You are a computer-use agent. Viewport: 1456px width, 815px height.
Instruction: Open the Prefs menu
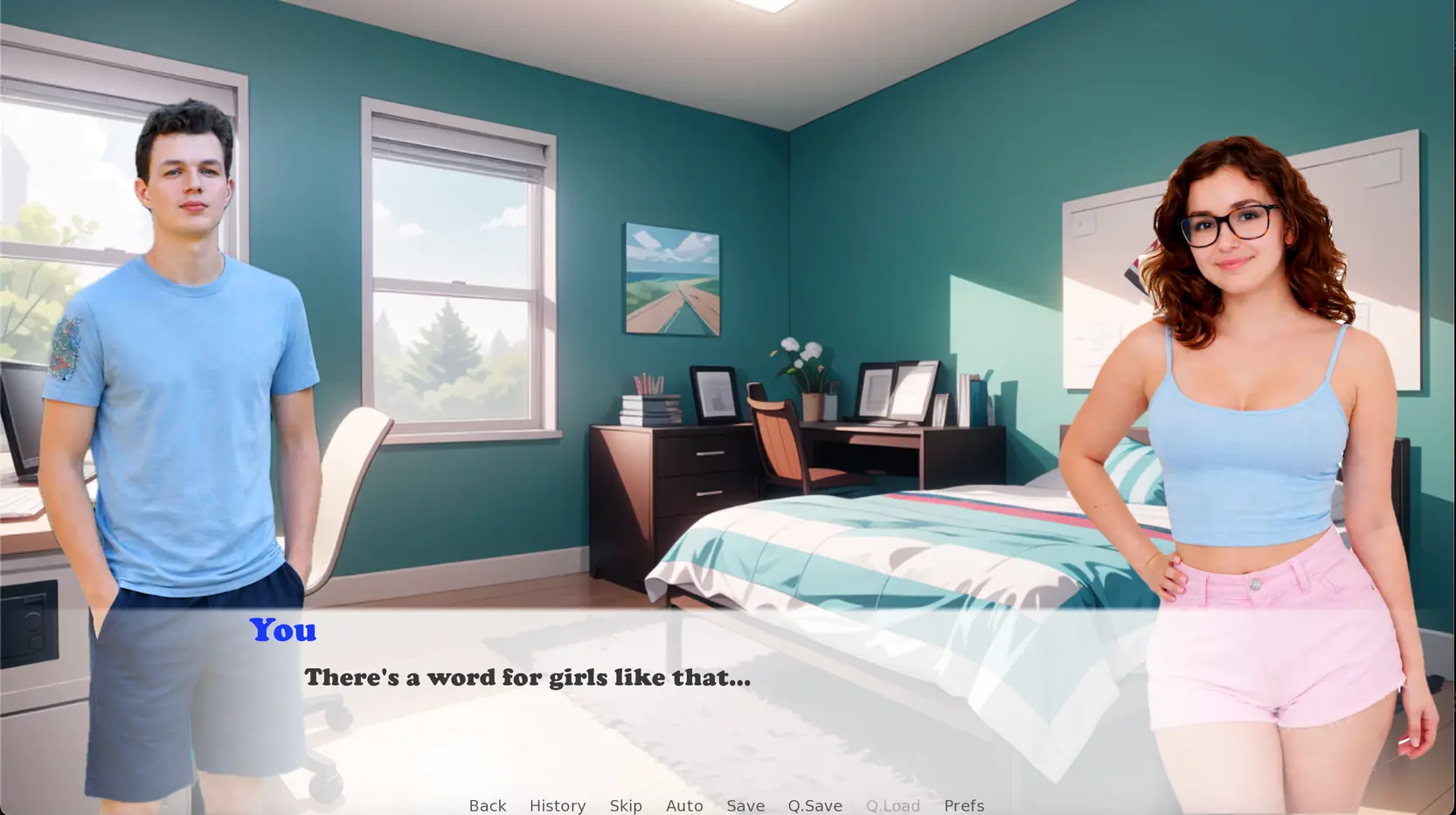click(963, 805)
